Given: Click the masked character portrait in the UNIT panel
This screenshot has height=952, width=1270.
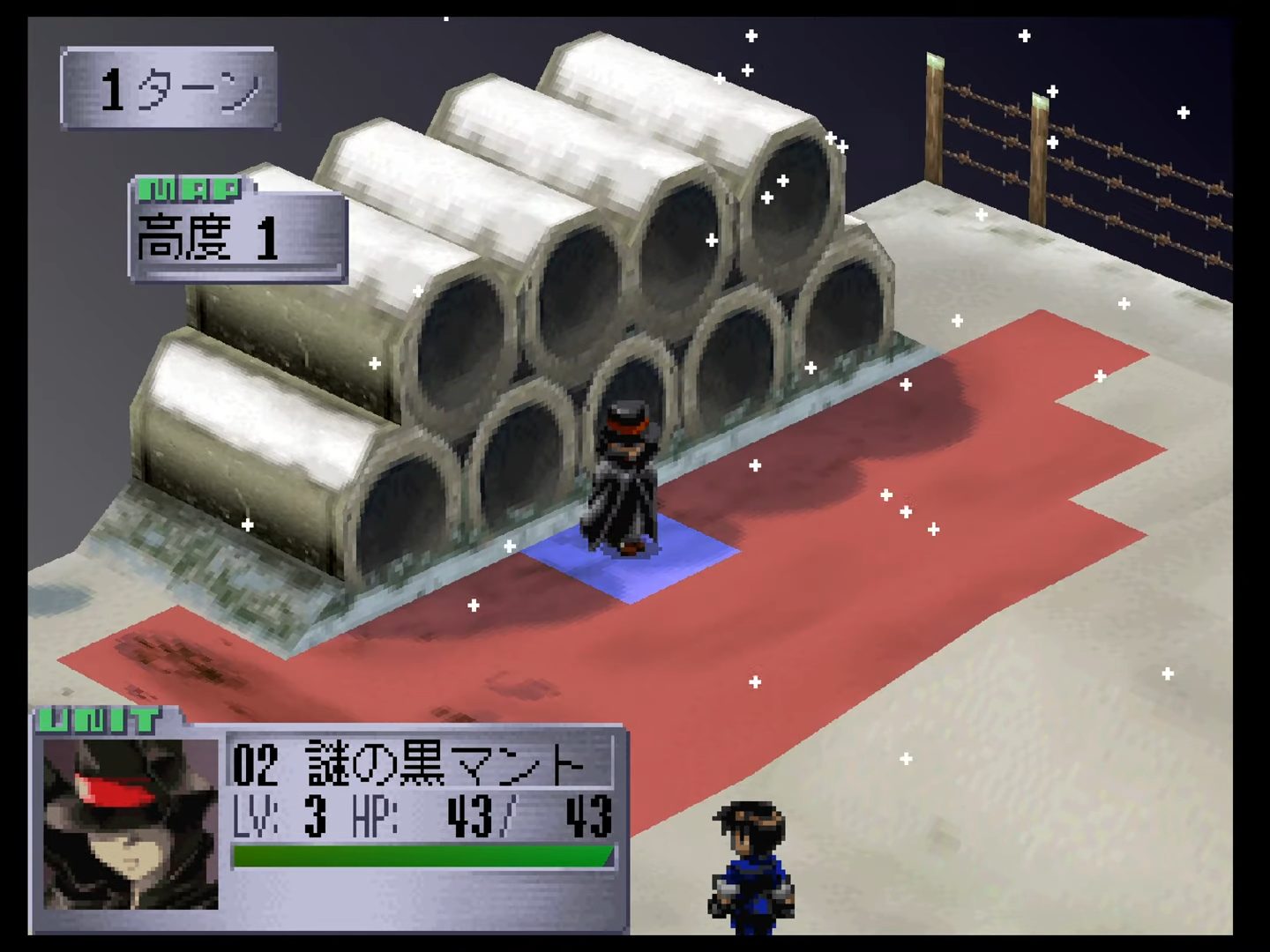Looking at the screenshot, I should (x=131, y=823).
